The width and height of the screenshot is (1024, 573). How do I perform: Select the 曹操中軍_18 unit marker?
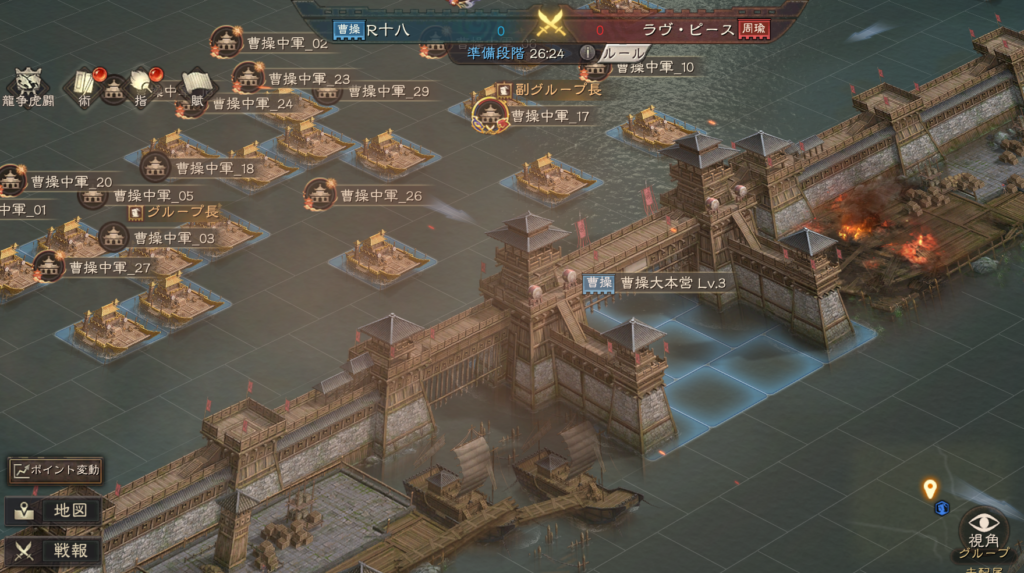point(155,167)
